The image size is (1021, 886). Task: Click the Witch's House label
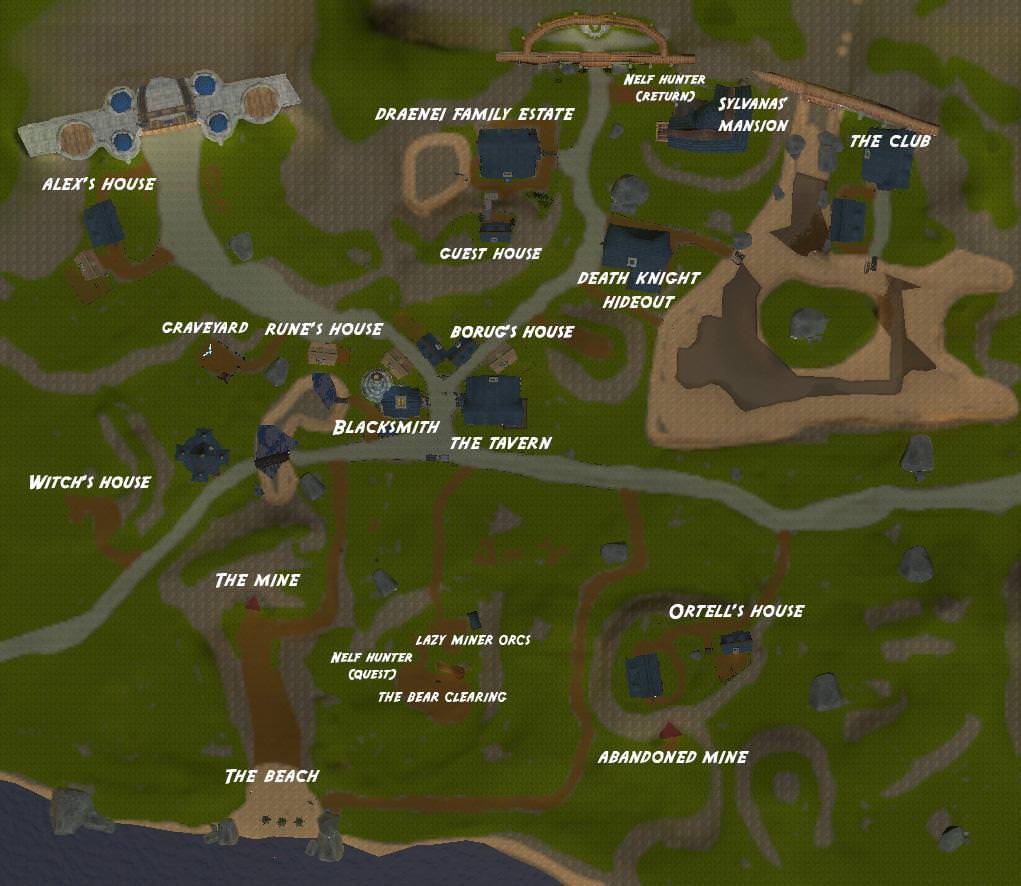(90, 482)
